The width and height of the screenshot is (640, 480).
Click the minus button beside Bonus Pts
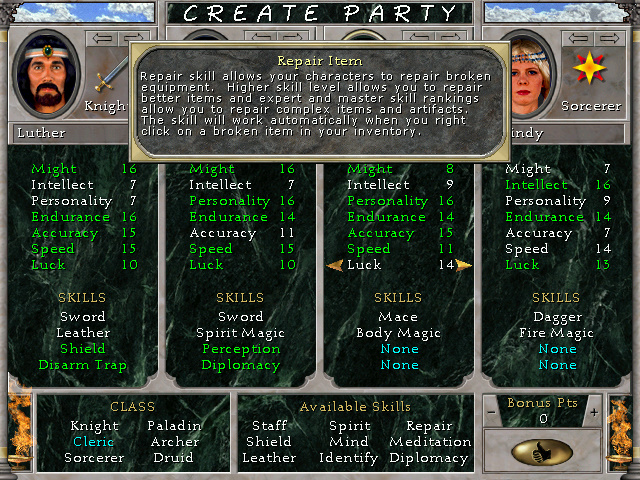click(x=490, y=412)
